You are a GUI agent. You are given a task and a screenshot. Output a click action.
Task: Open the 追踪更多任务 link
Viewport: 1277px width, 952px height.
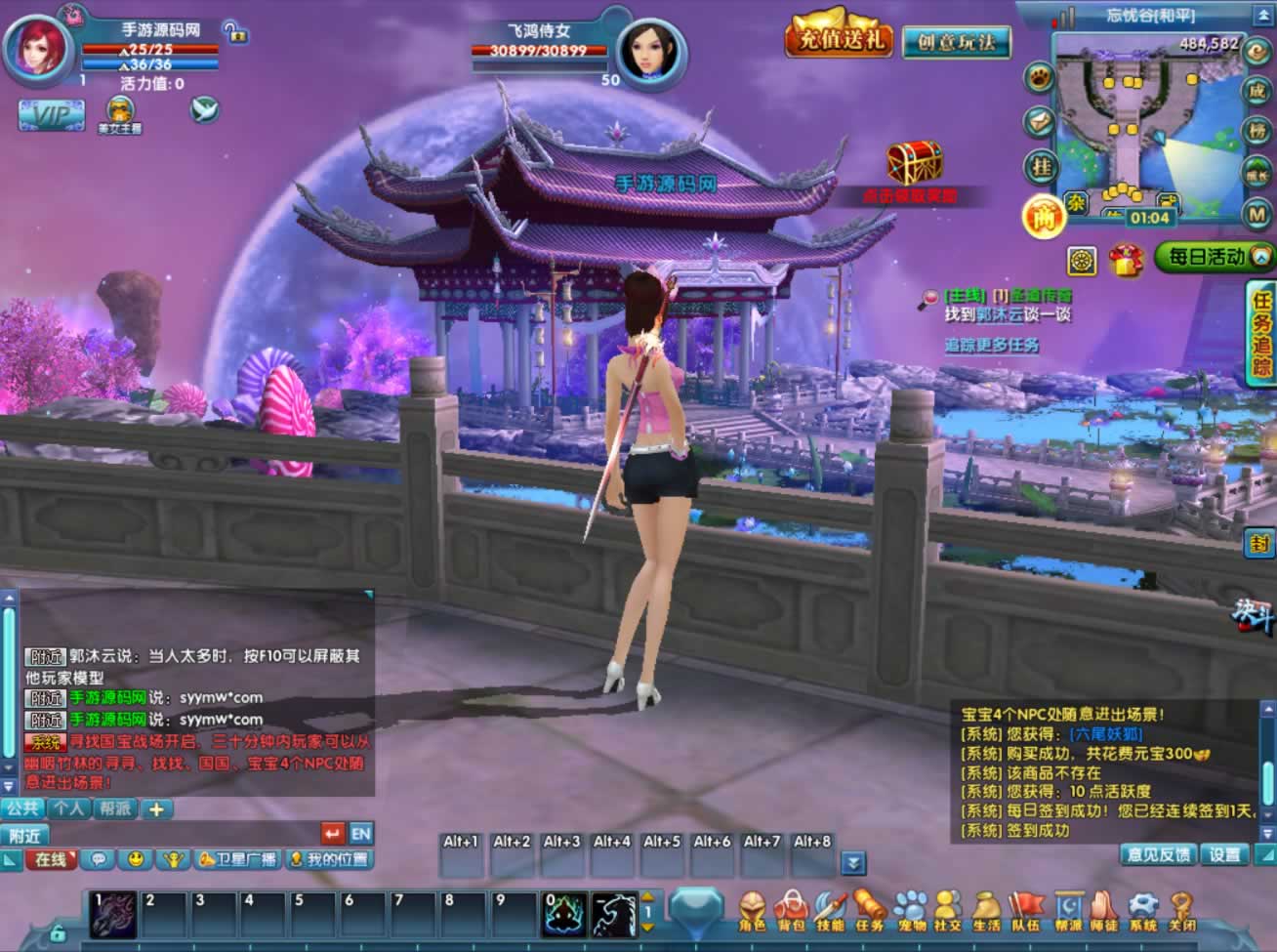click(991, 346)
